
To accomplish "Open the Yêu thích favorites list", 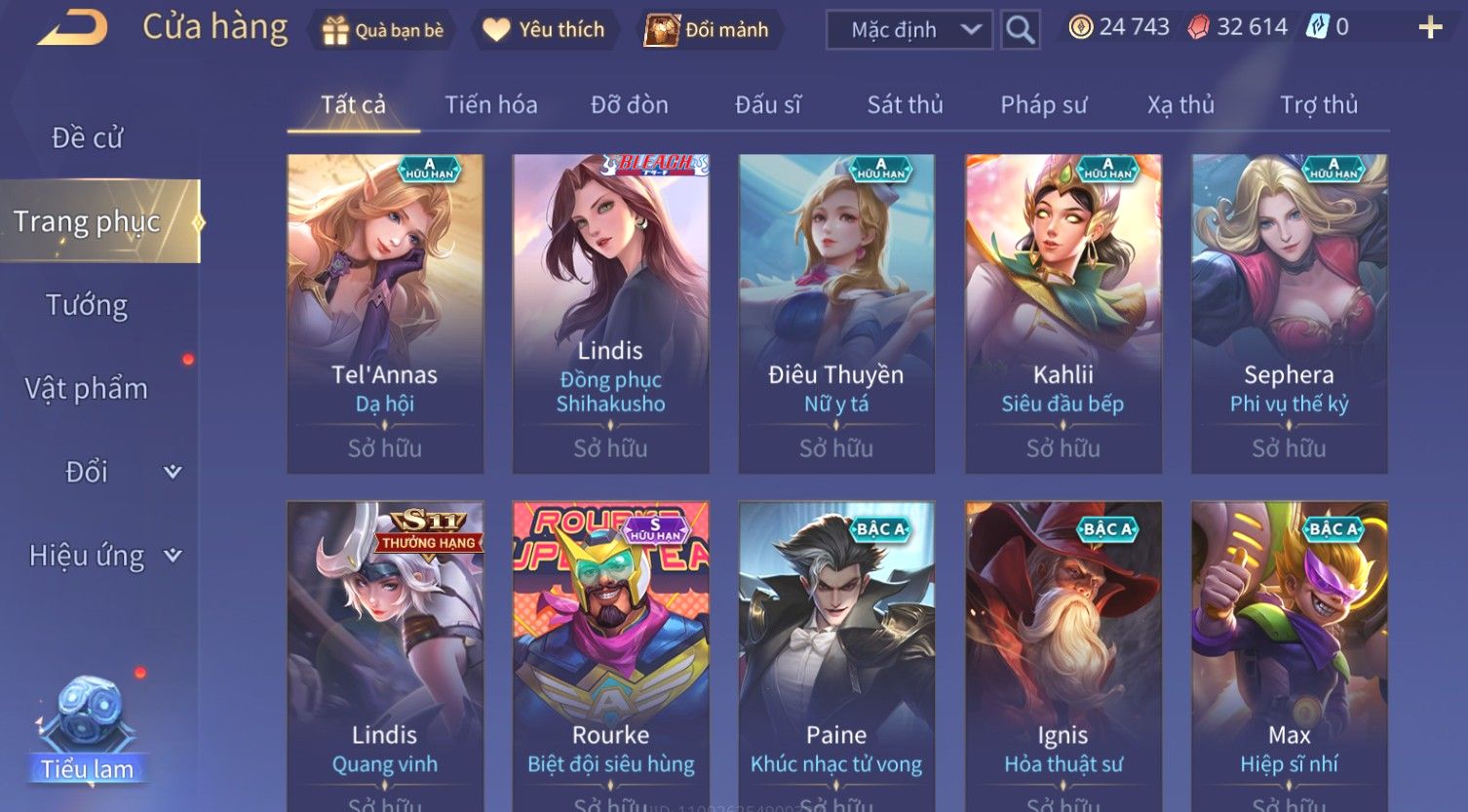I will (544, 30).
